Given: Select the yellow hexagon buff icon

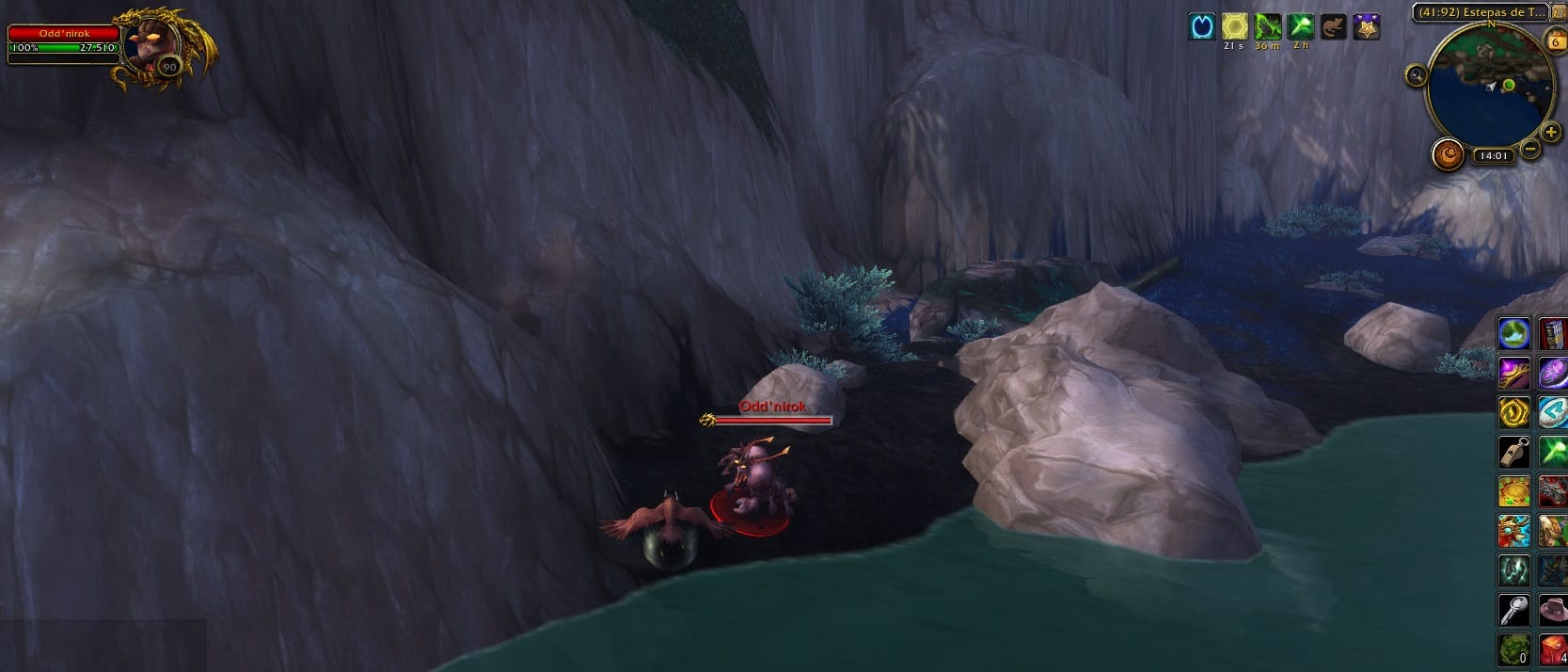Looking at the screenshot, I should click(x=1234, y=26).
